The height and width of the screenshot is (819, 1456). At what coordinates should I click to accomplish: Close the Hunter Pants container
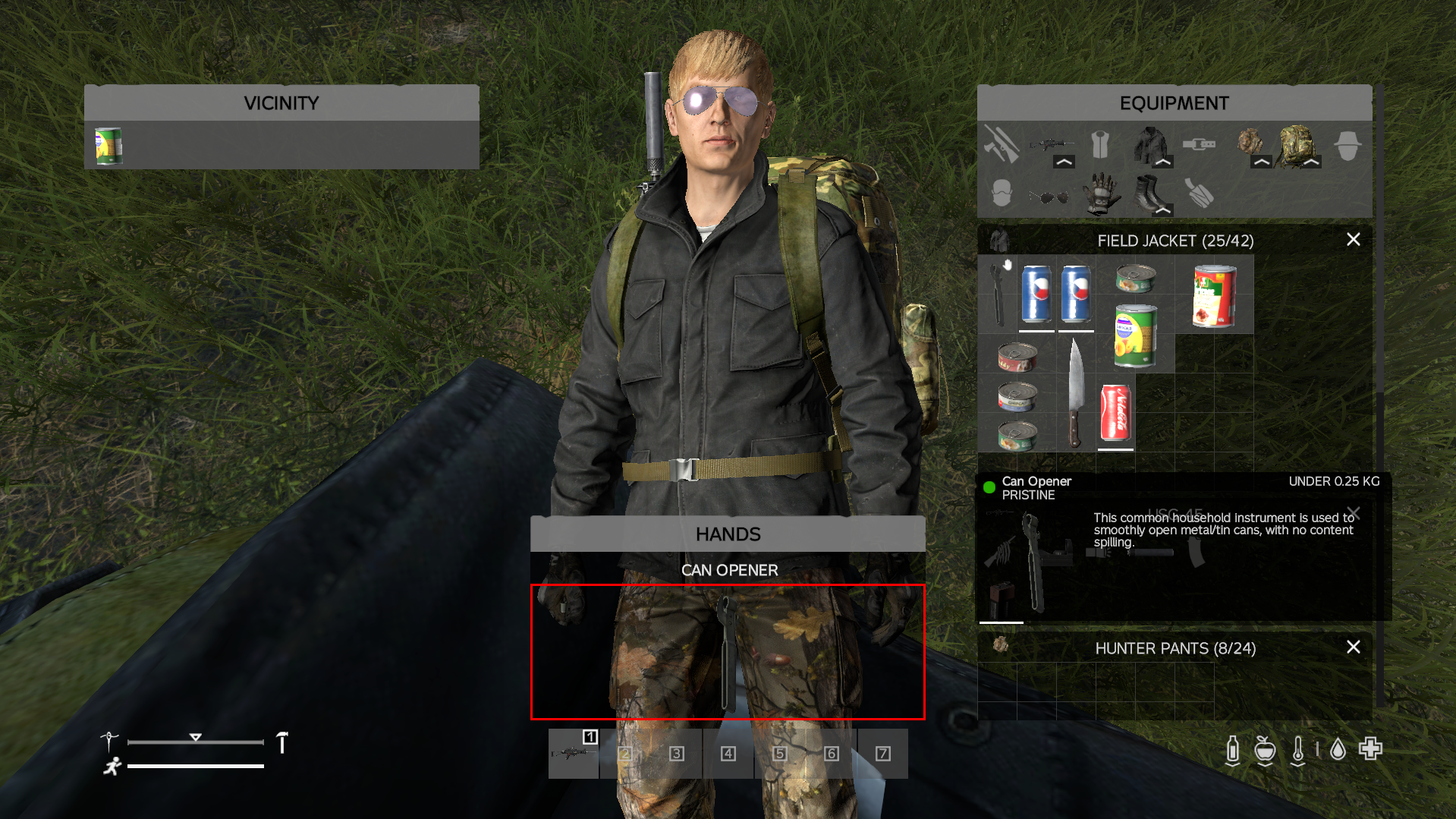(1353, 647)
